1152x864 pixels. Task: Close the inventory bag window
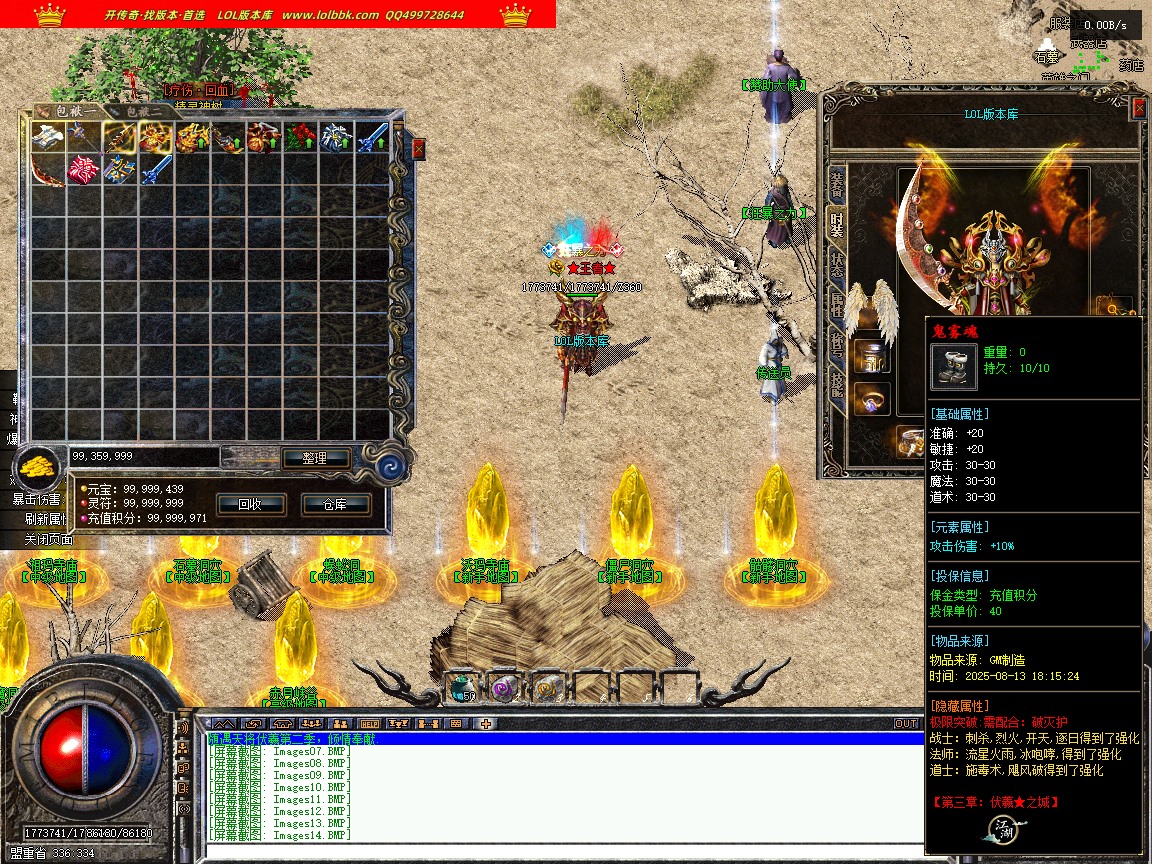point(418,148)
